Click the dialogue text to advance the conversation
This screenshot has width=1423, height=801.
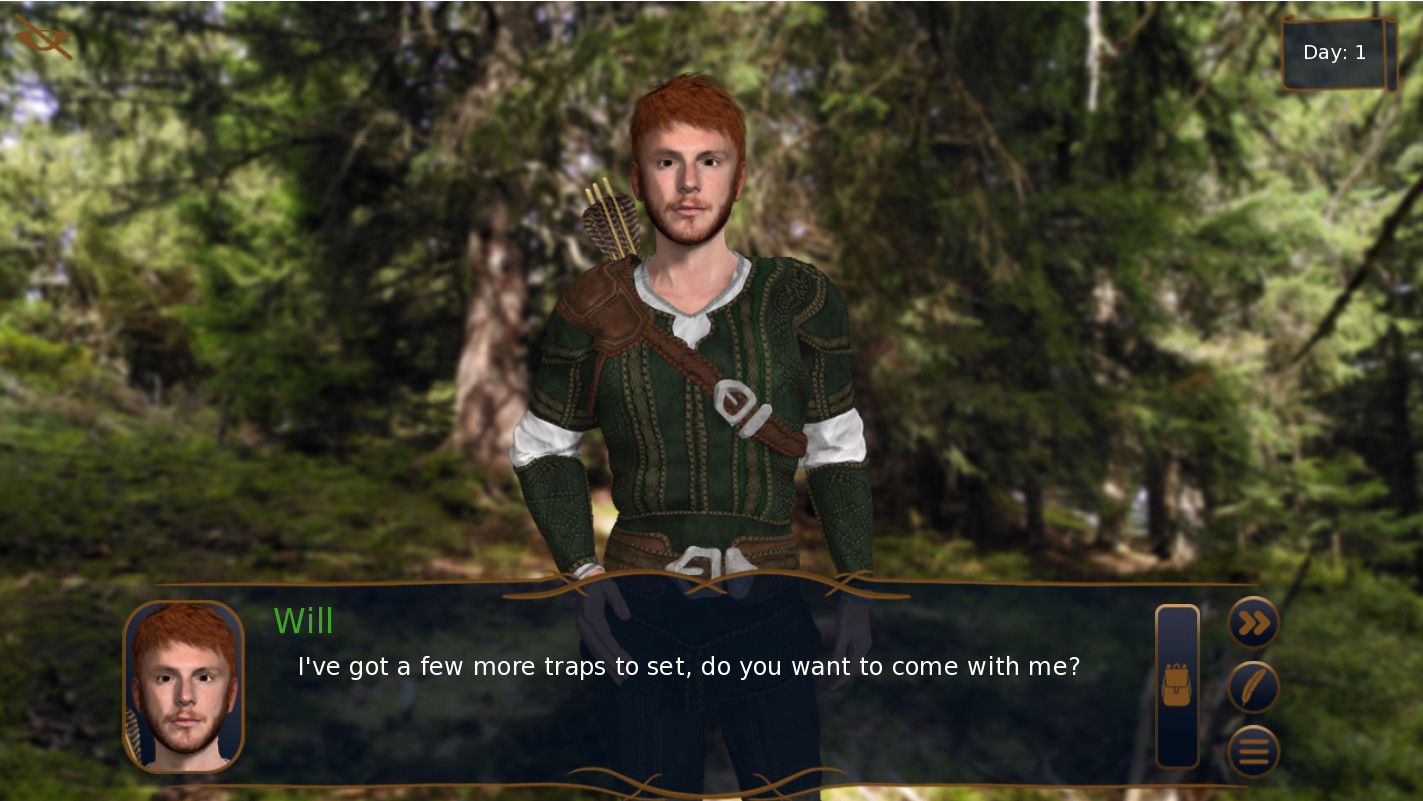point(688,666)
